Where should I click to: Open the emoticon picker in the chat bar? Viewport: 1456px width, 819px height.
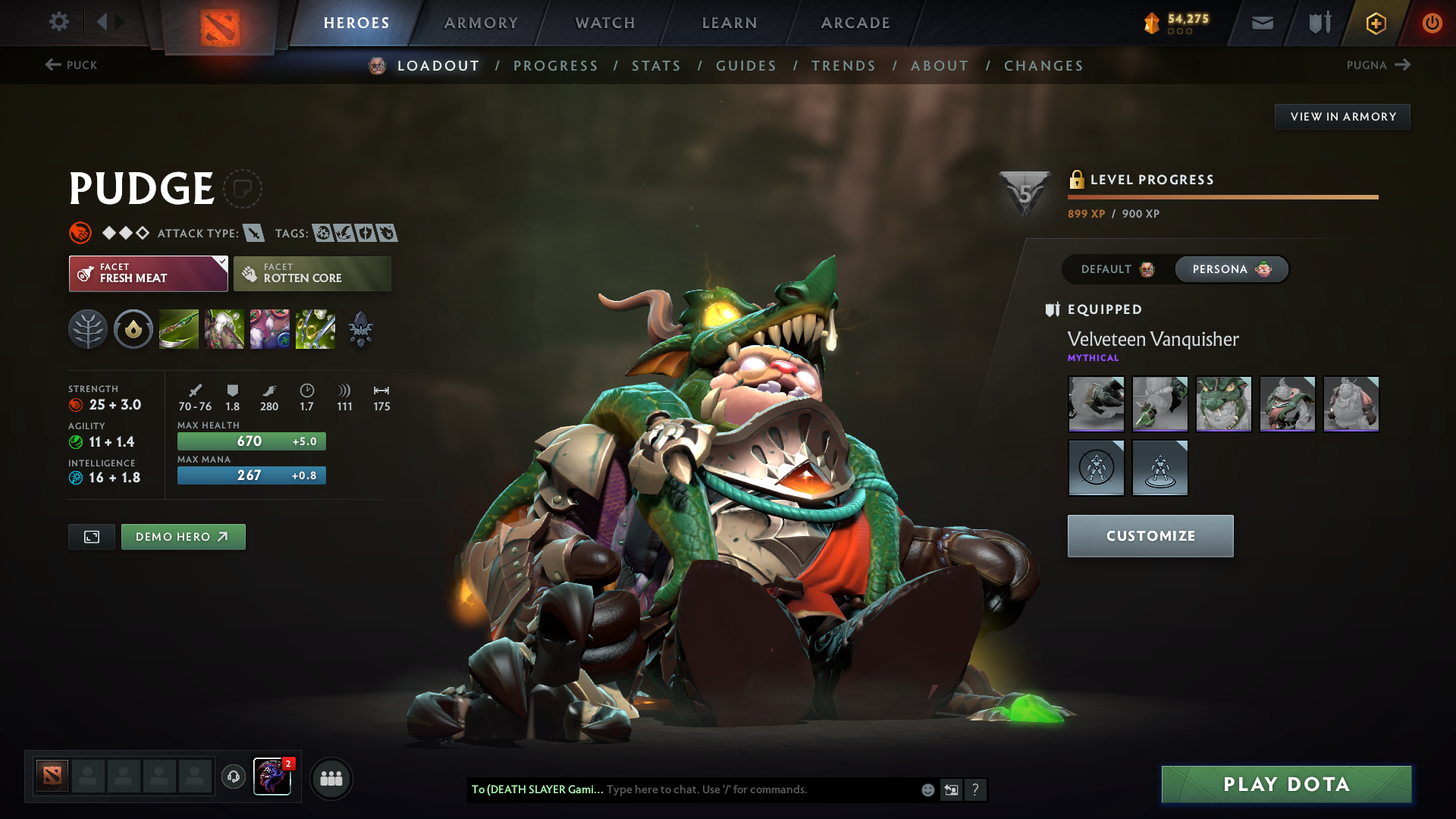[927, 789]
